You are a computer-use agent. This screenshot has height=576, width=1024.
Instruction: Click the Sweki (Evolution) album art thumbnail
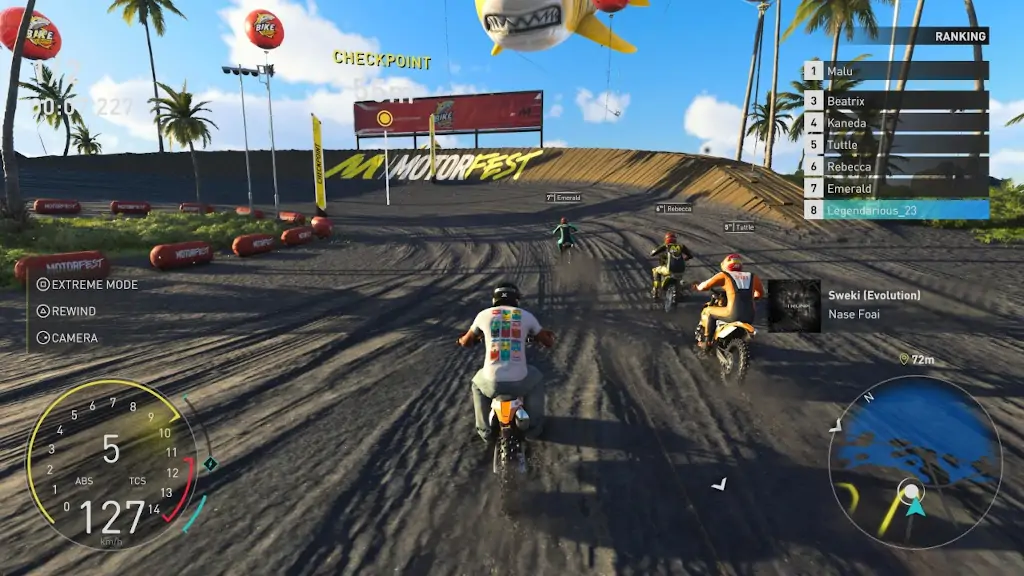(794, 305)
